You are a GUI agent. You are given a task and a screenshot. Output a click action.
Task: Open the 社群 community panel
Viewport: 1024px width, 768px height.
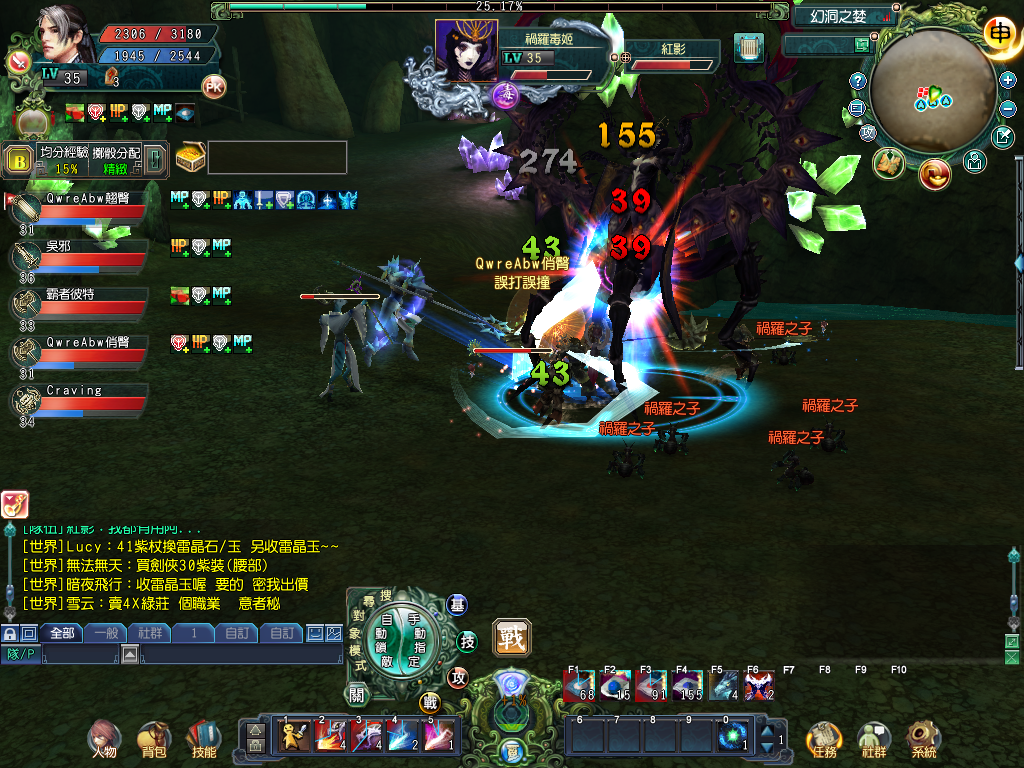click(874, 738)
